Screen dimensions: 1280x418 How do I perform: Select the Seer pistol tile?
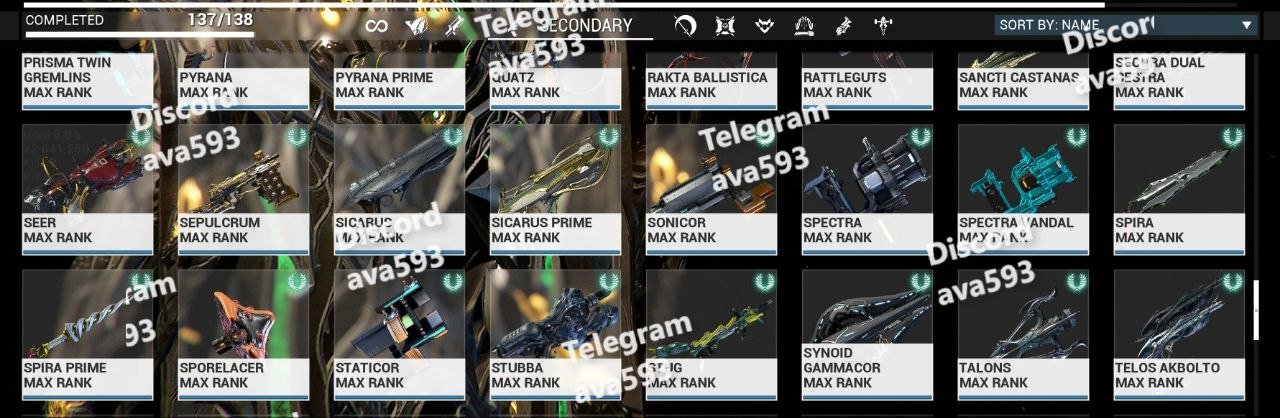click(88, 189)
